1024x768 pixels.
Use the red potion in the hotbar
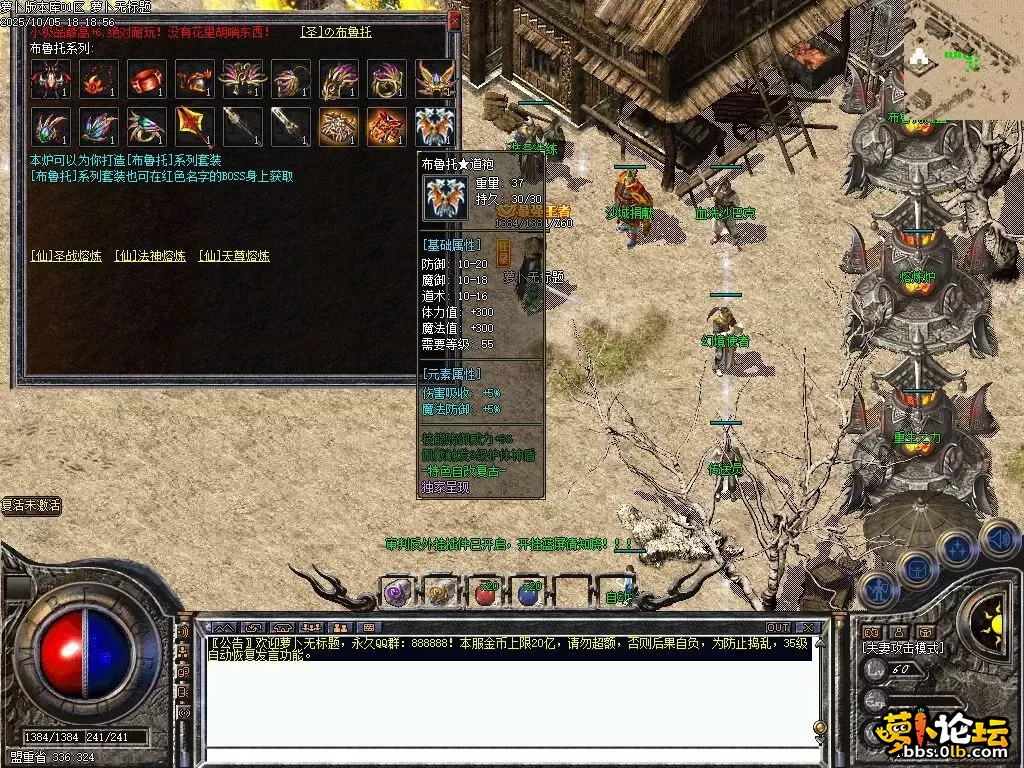click(x=486, y=592)
